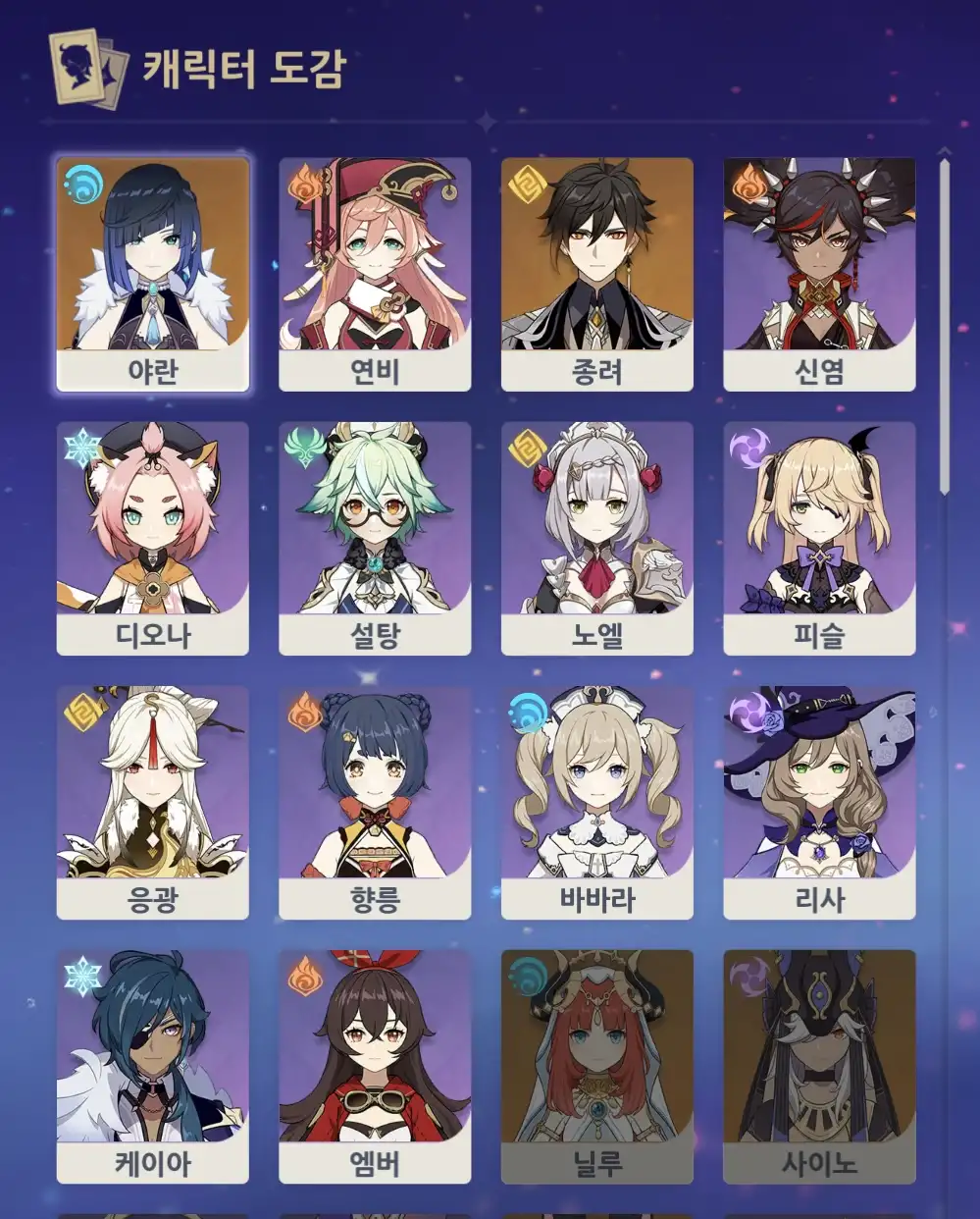Open the 설탕 character card
The width and height of the screenshot is (980, 1219).
pos(375,538)
